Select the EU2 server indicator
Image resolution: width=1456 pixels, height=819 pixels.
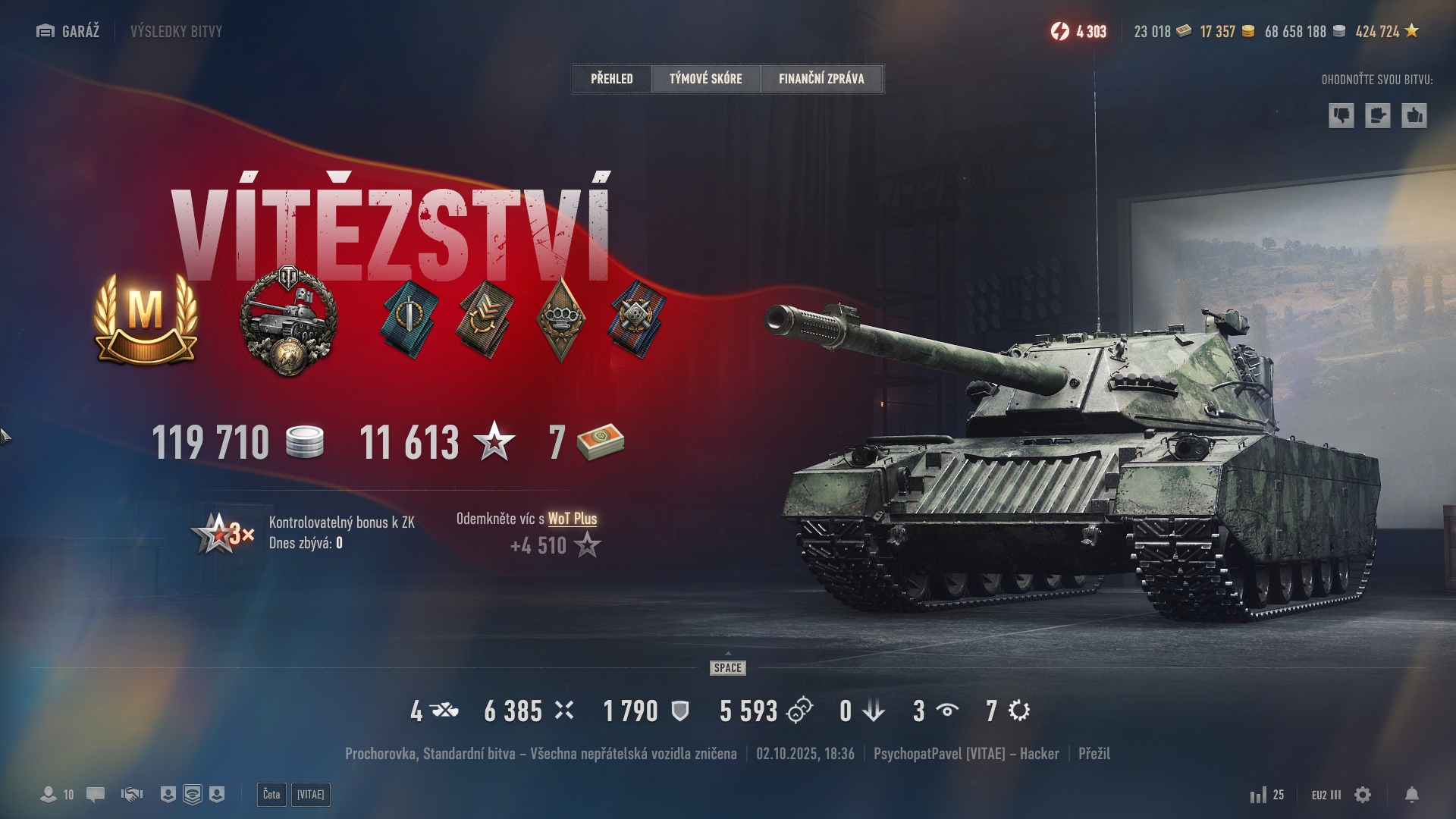pos(1326,795)
